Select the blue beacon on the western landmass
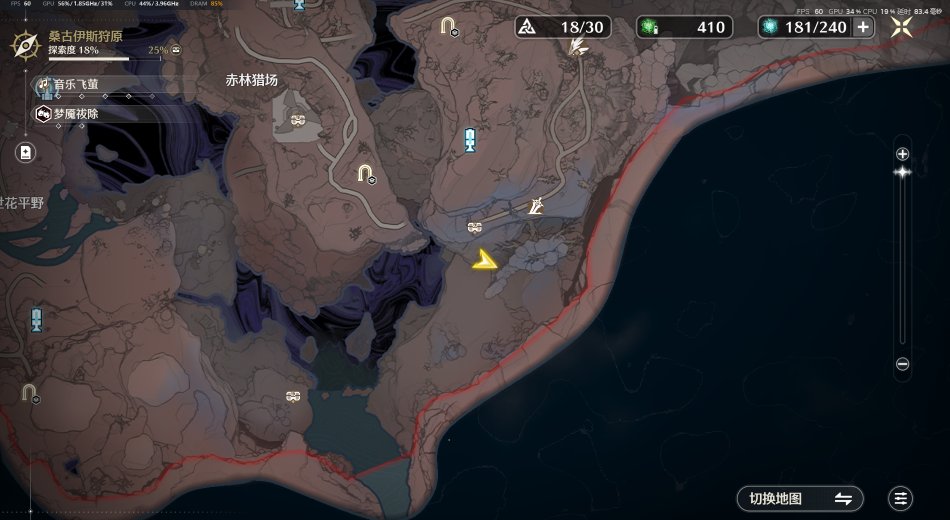 coord(36,320)
